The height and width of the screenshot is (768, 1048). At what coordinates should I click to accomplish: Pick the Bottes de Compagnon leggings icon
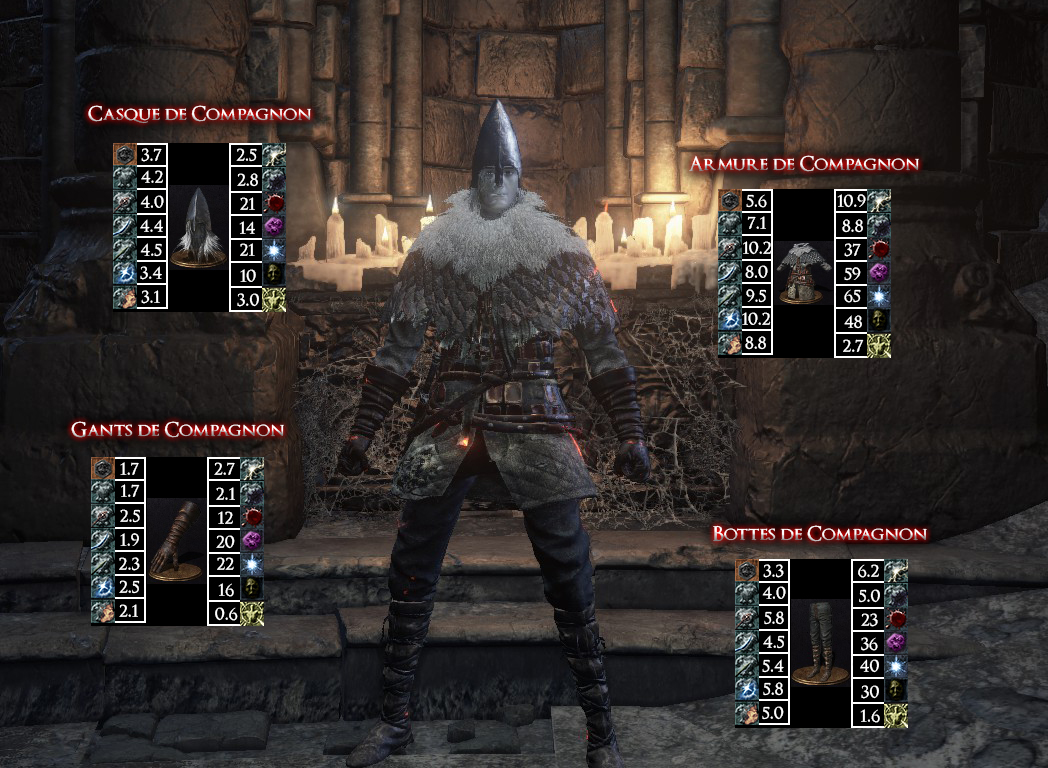[x=820, y=643]
